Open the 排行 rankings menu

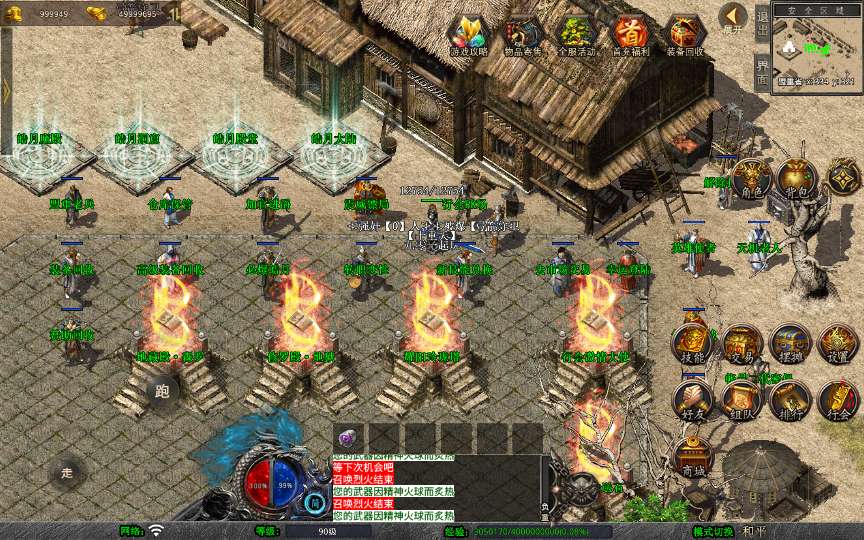pos(790,400)
